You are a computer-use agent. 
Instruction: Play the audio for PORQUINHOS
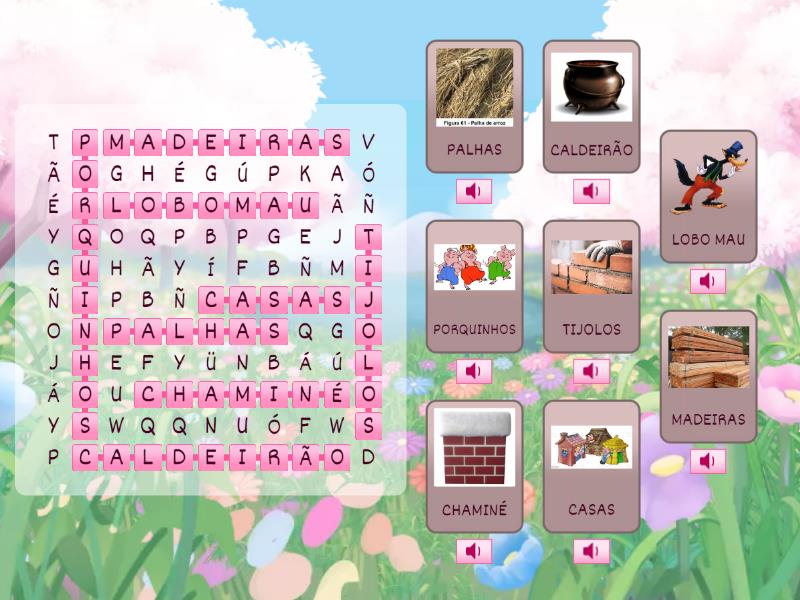474,371
